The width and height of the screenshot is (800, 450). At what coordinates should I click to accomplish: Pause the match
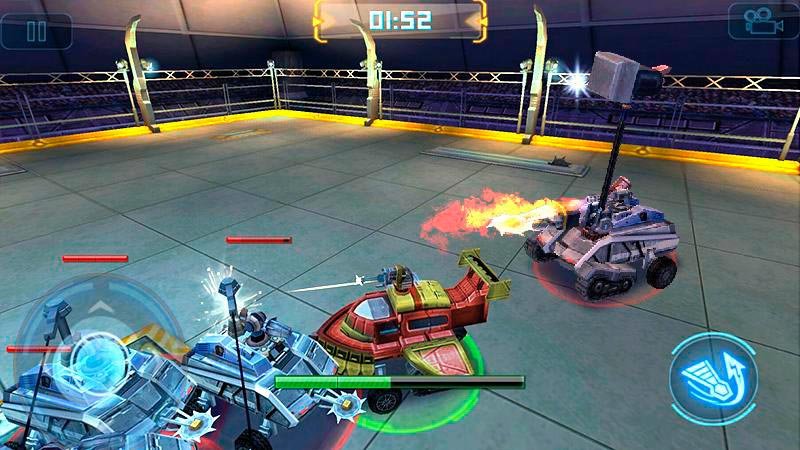pyautogui.click(x=36, y=30)
